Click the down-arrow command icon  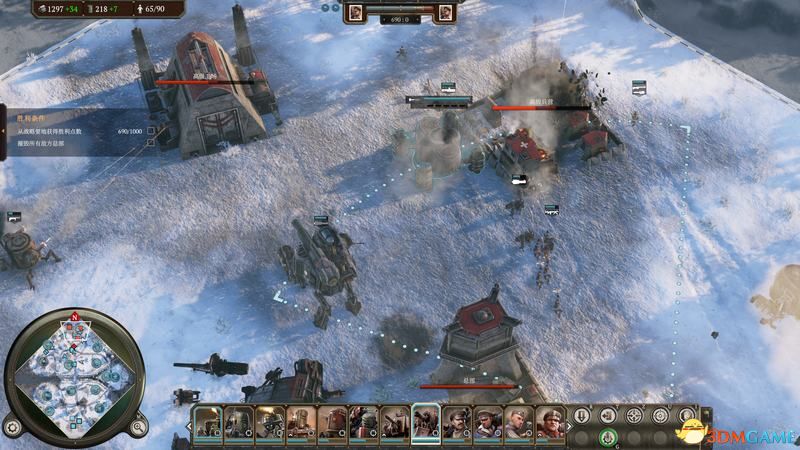(x=582, y=415)
